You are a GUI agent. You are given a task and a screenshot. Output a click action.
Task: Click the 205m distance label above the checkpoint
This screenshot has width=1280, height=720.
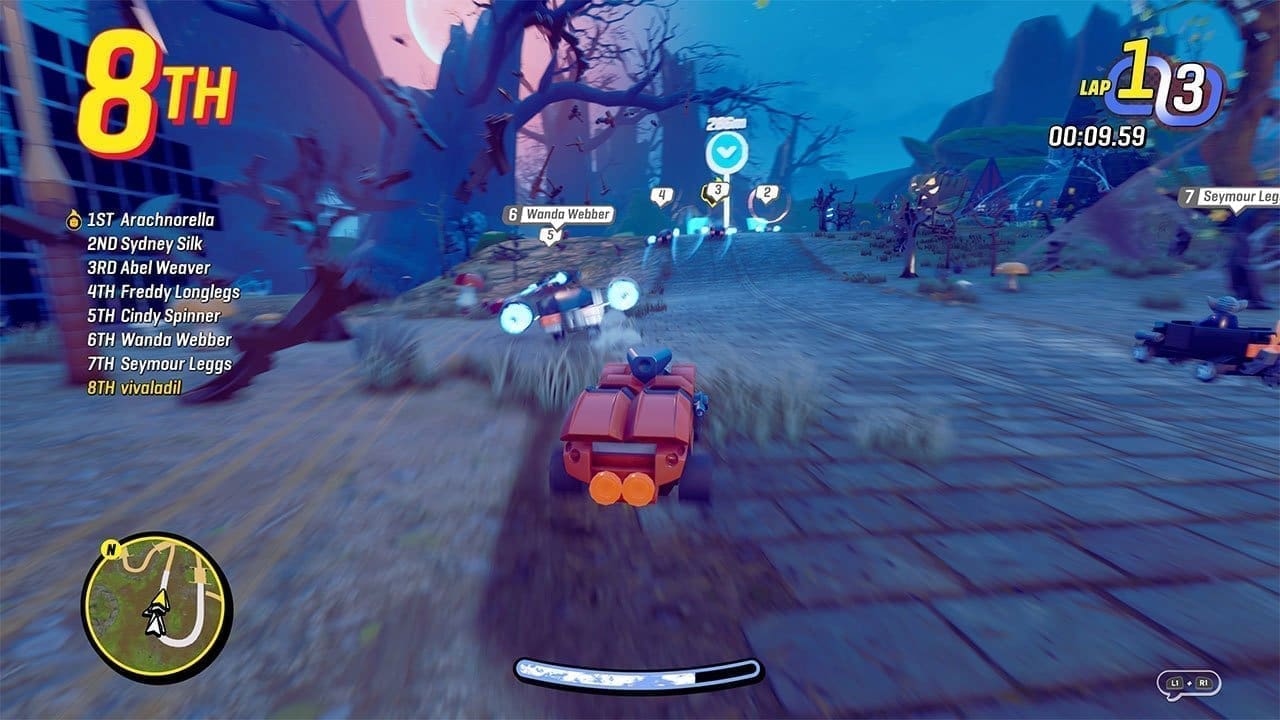[726, 123]
